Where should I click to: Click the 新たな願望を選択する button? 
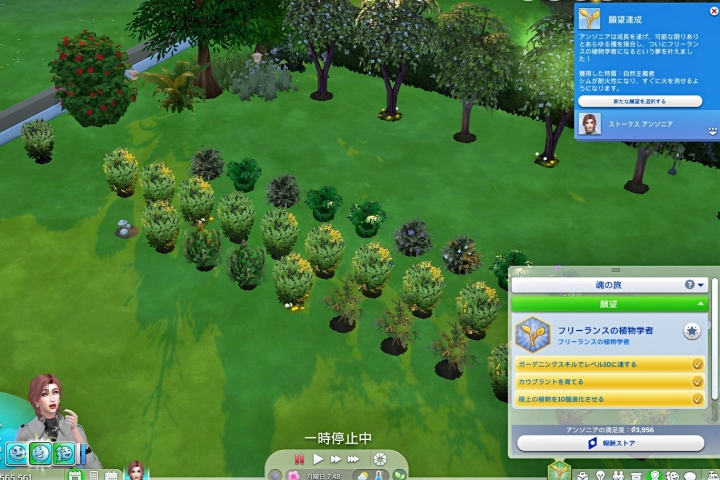(640, 101)
